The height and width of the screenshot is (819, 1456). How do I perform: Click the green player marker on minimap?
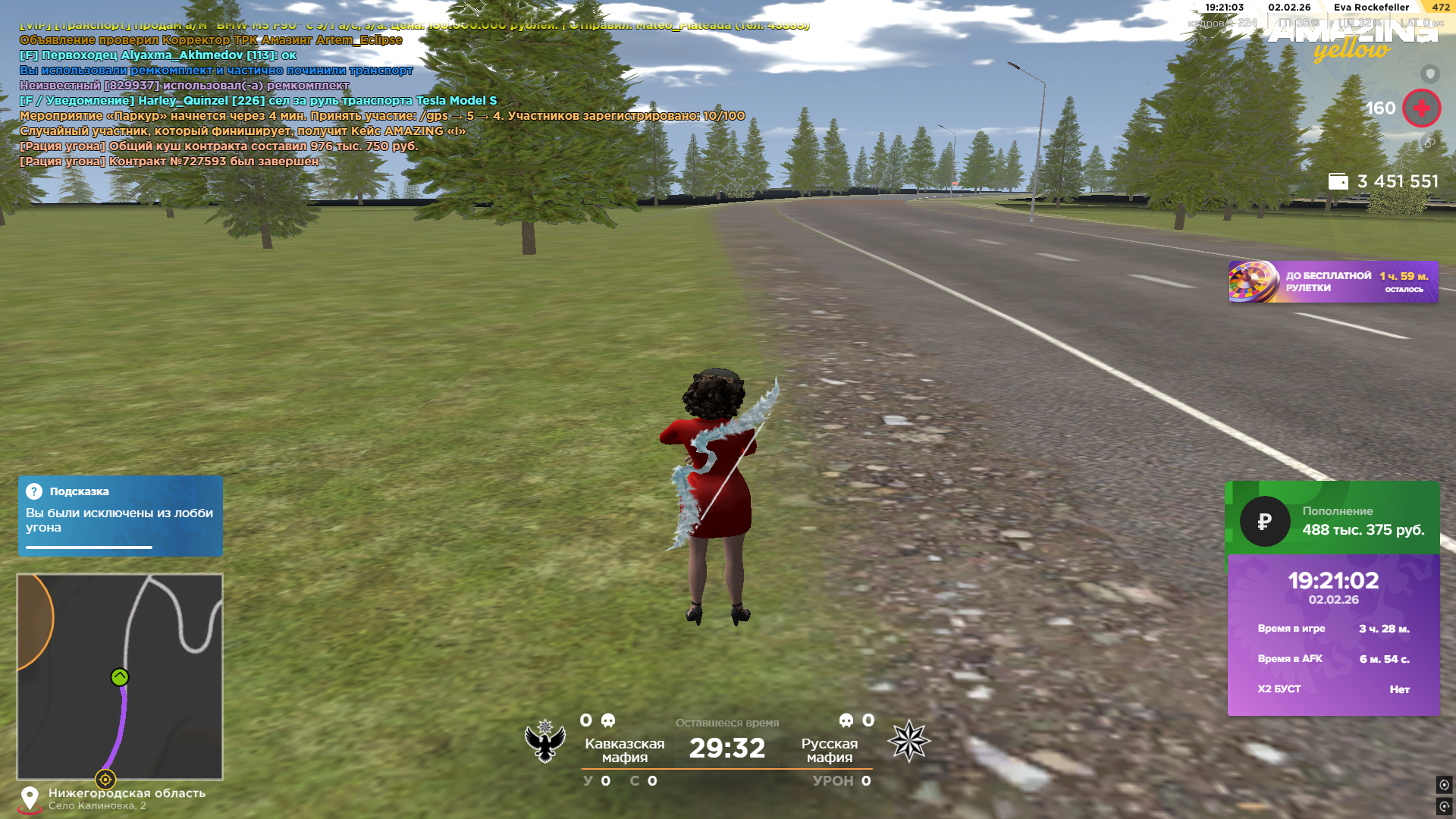coord(120,677)
